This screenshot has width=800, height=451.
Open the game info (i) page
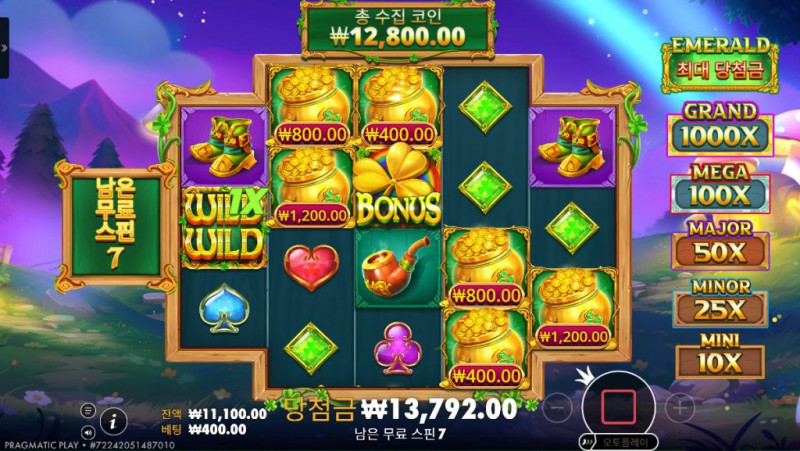pos(113,420)
